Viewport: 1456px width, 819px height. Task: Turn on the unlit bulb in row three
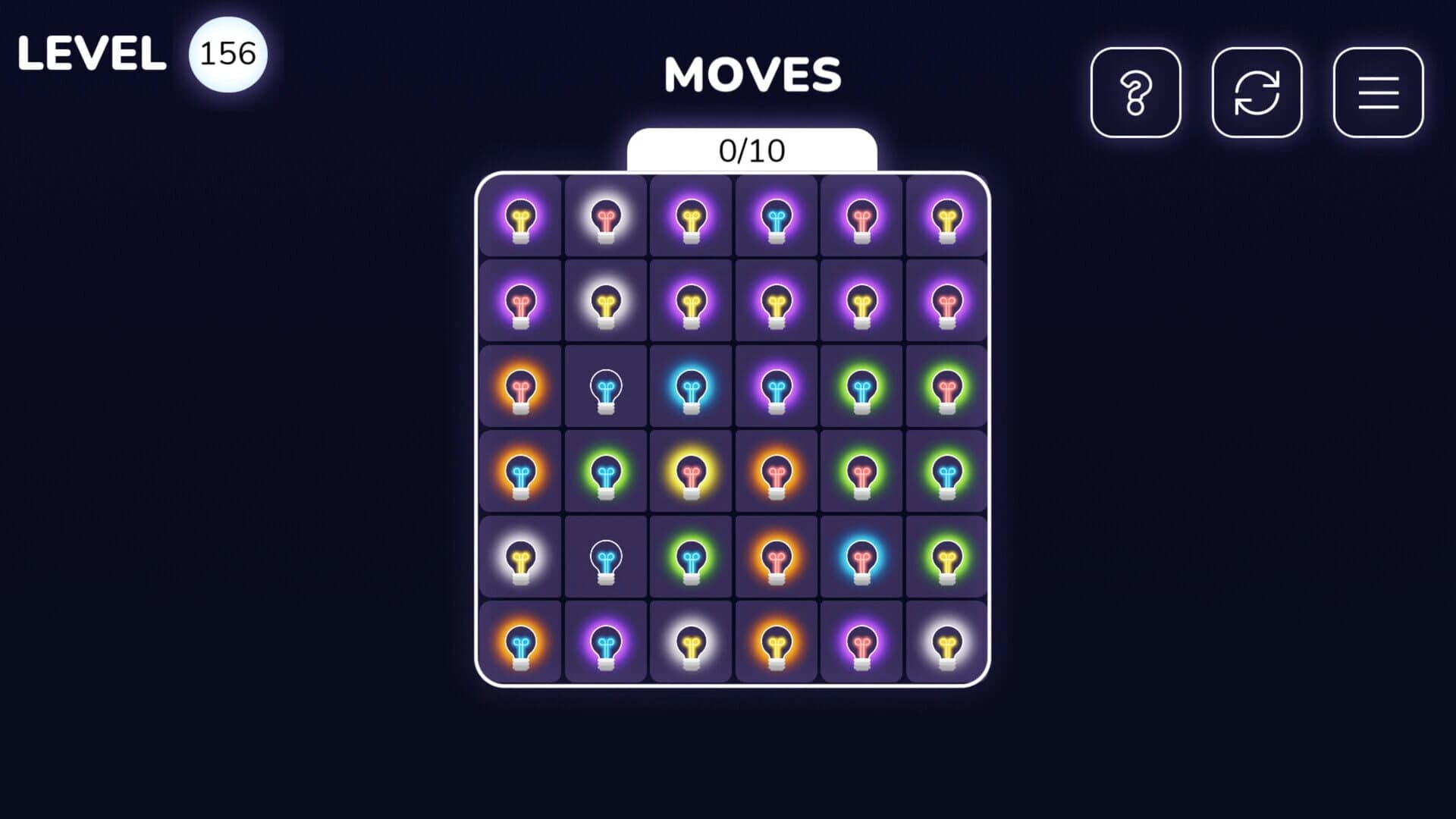click(605, 388)
